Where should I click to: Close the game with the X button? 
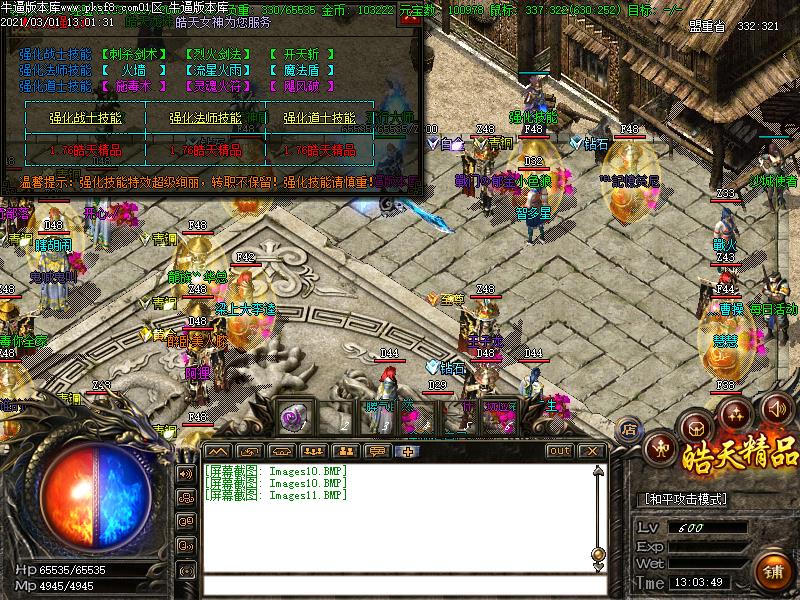[592, 451]
